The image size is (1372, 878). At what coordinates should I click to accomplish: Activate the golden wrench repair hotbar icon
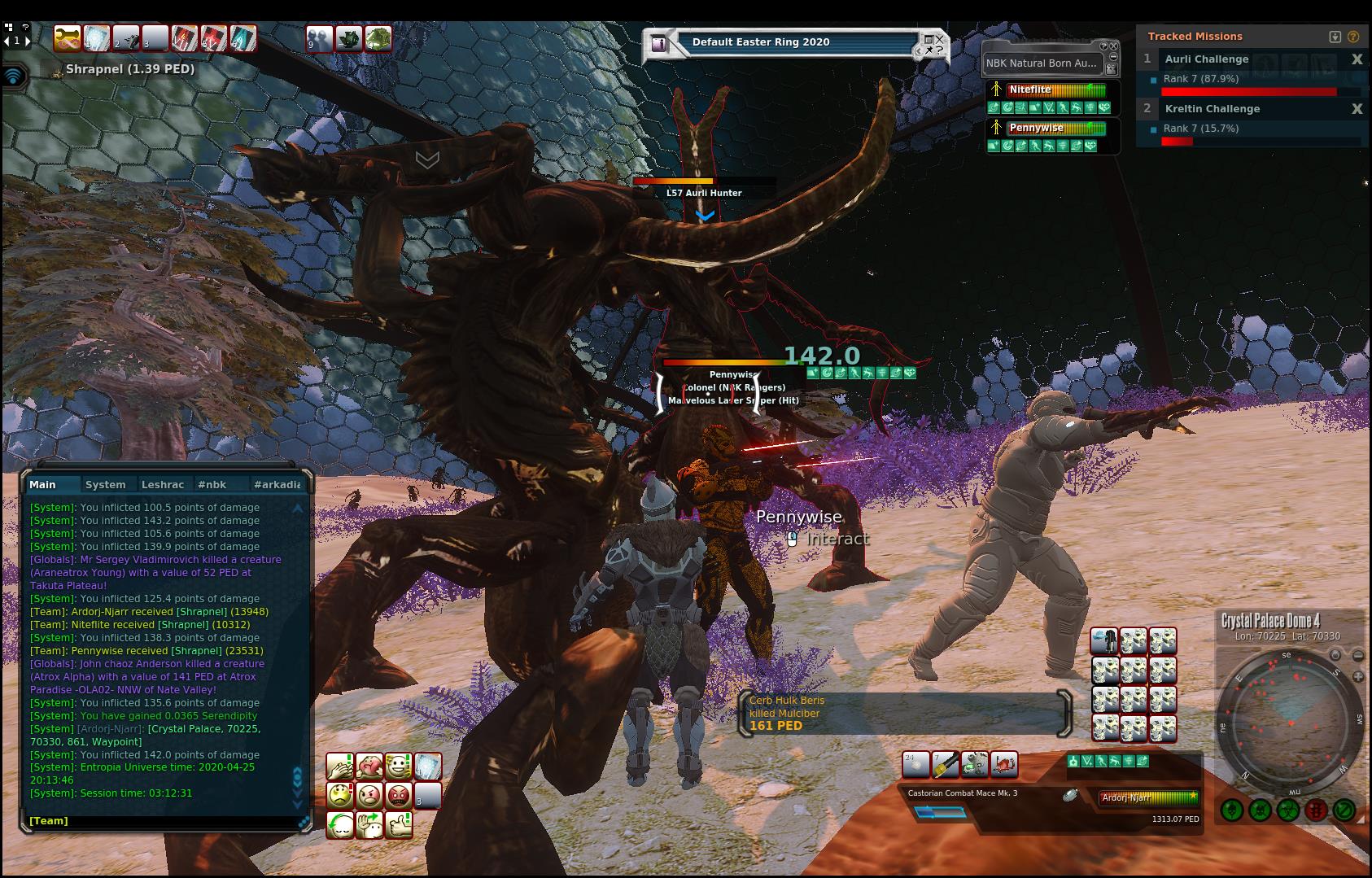point(68,38)
